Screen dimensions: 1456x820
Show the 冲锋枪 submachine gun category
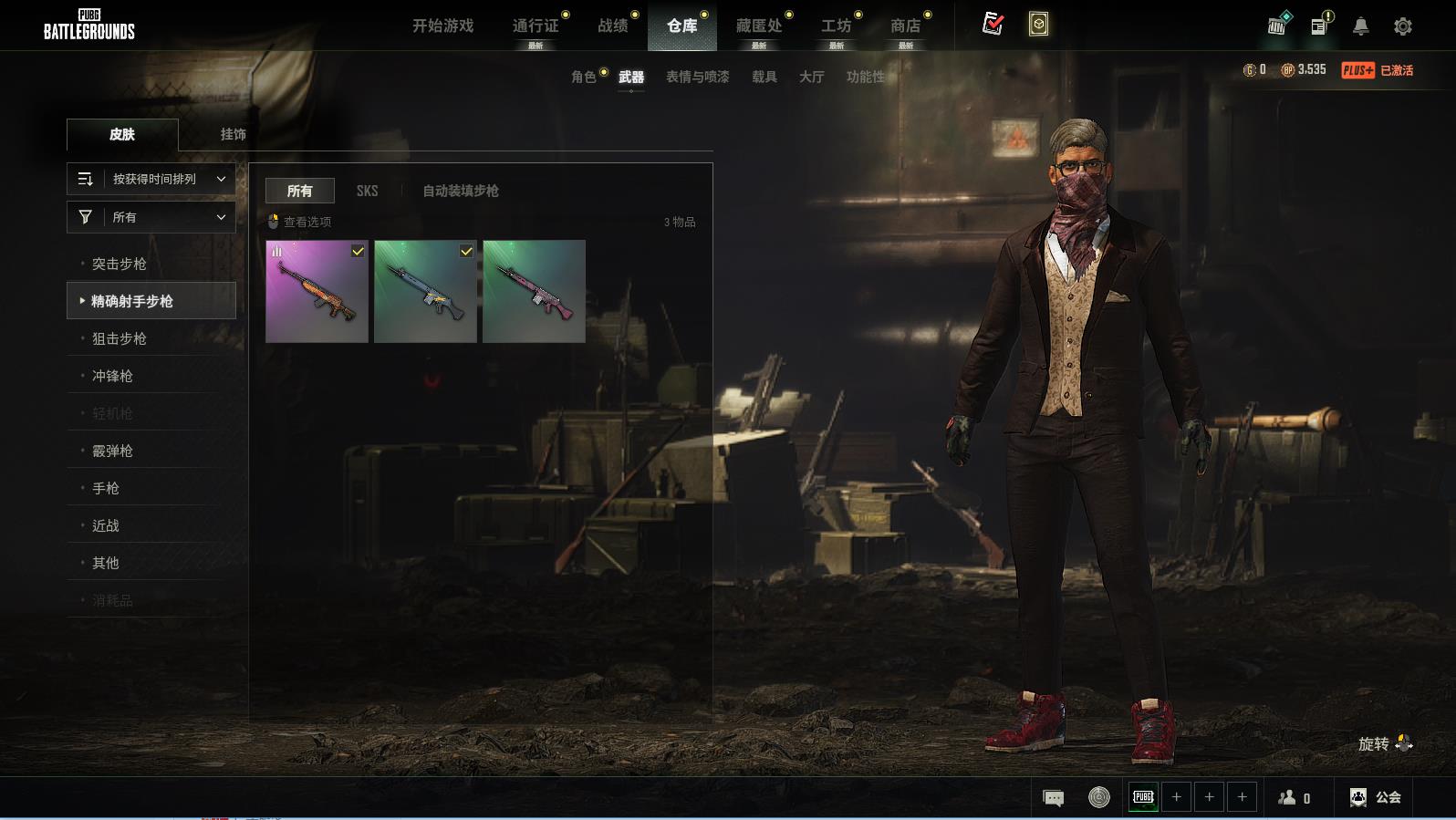112,376
